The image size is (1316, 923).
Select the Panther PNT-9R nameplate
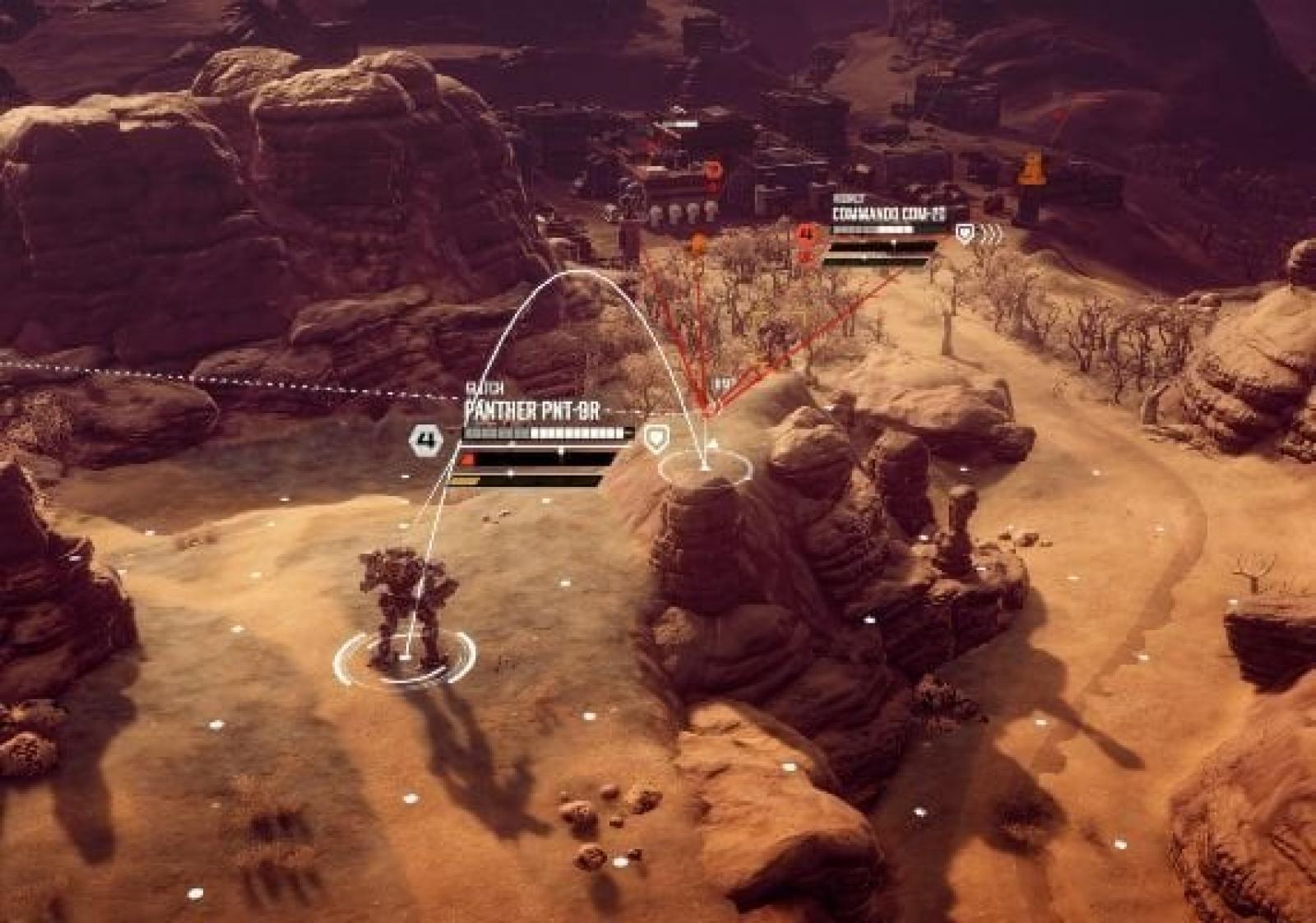[x=532, y=411]
